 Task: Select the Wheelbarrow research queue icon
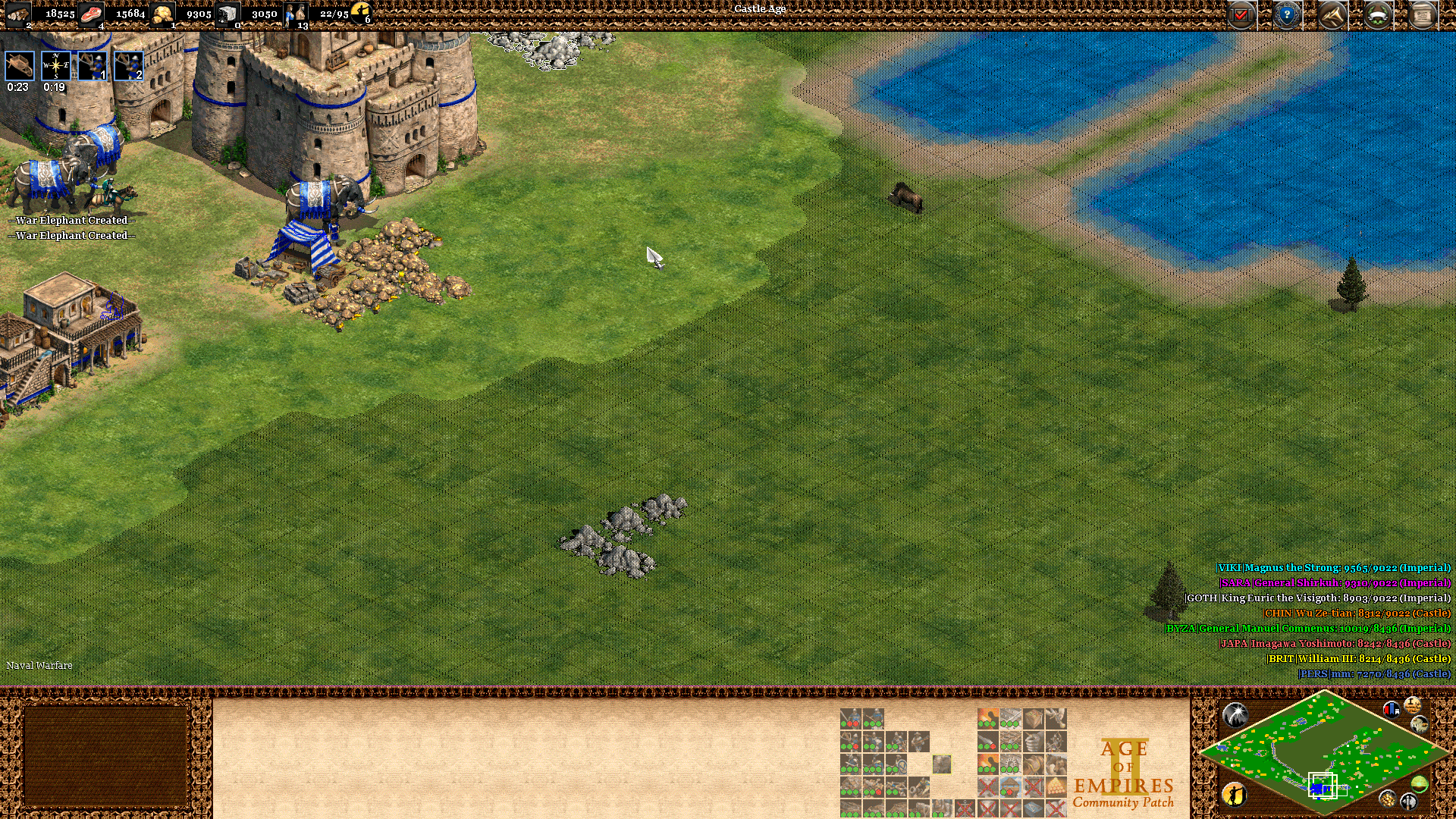tap(20, 66)
